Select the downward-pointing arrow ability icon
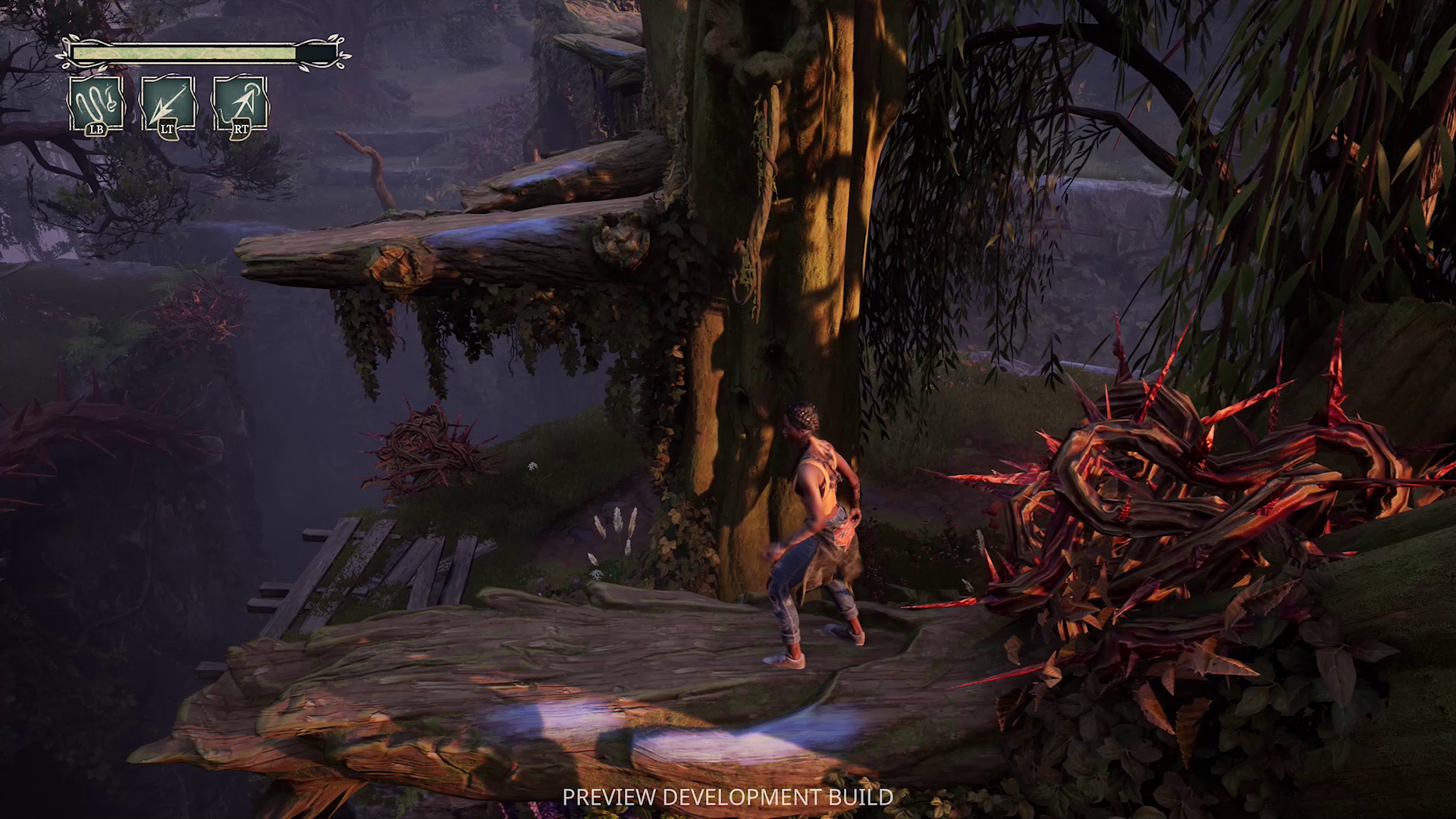This screenshot has width=1456, height=819. (x=168, y=103)
